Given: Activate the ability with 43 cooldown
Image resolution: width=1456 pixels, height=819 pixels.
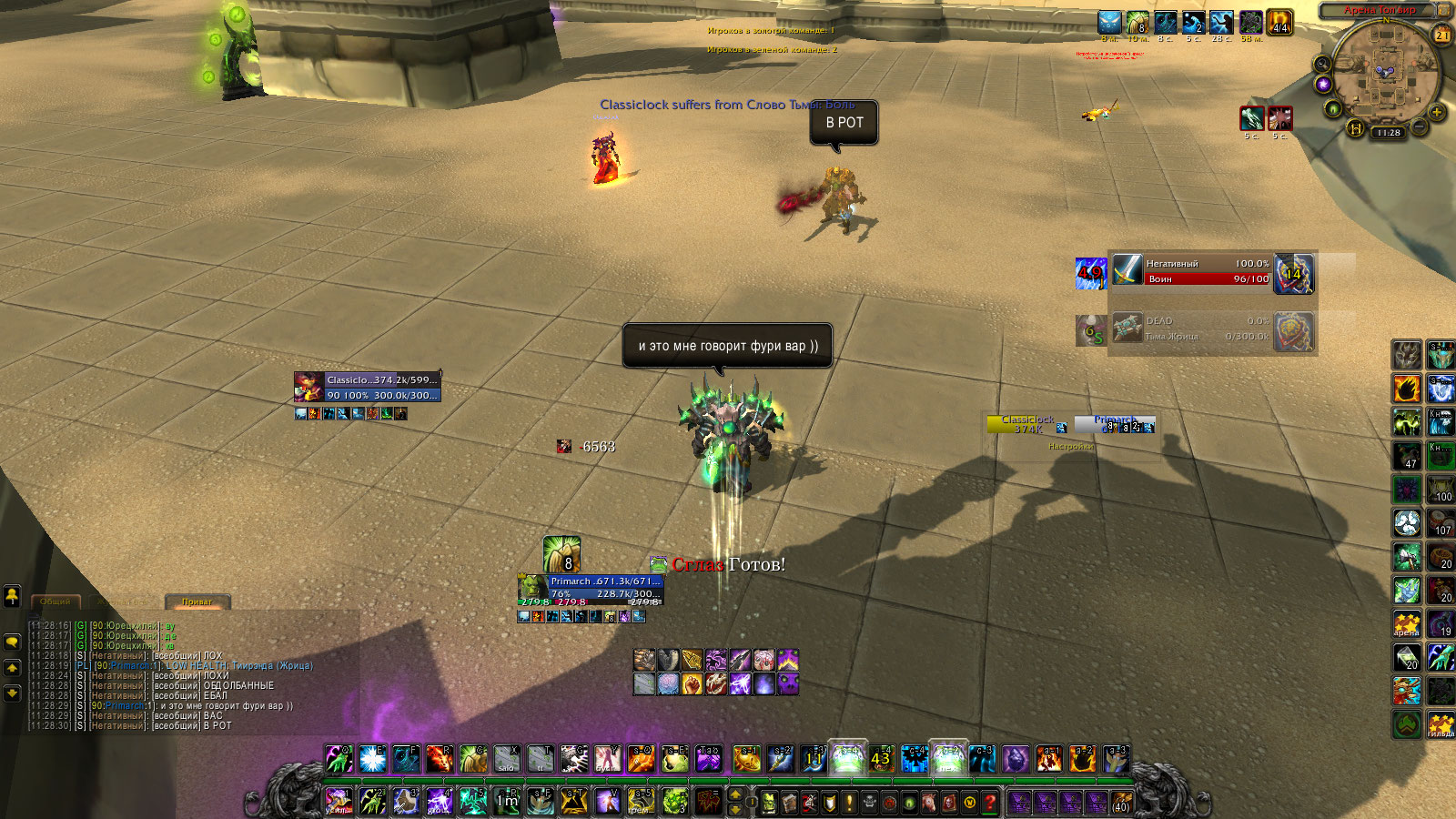Looking at the screenshot, I should [x=880, y=758].
